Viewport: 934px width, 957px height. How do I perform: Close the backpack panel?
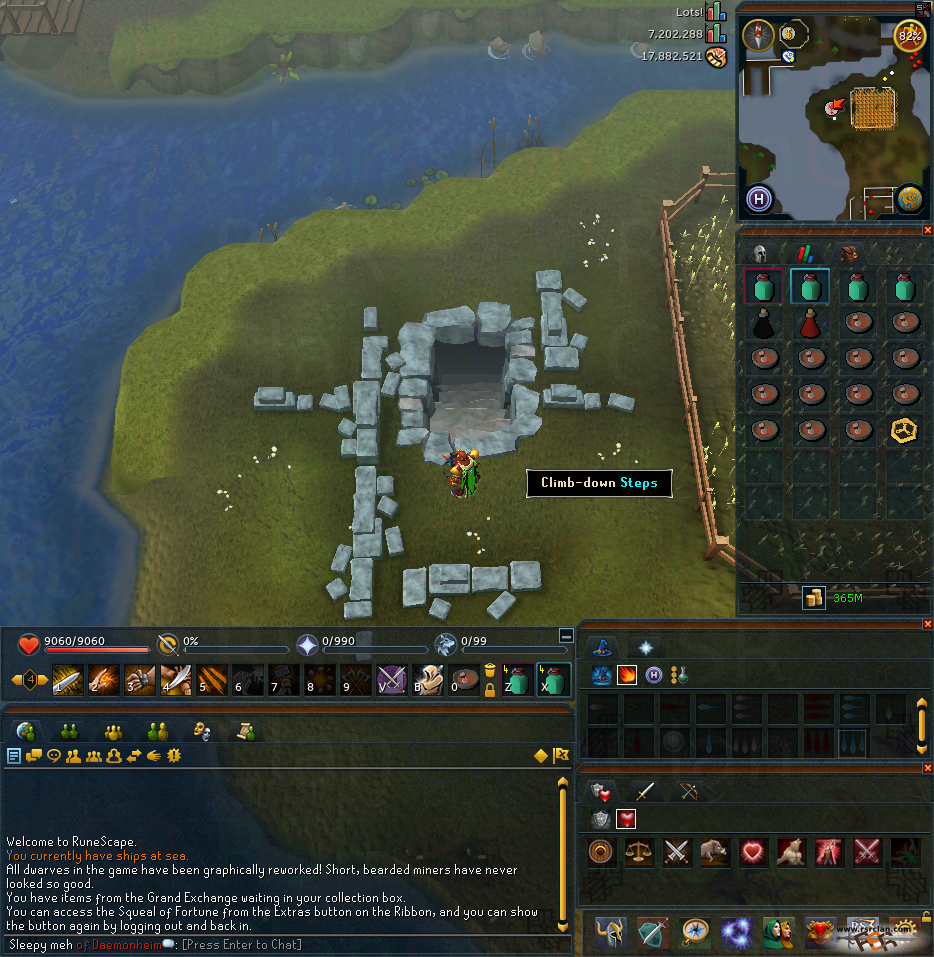[927, 230]
